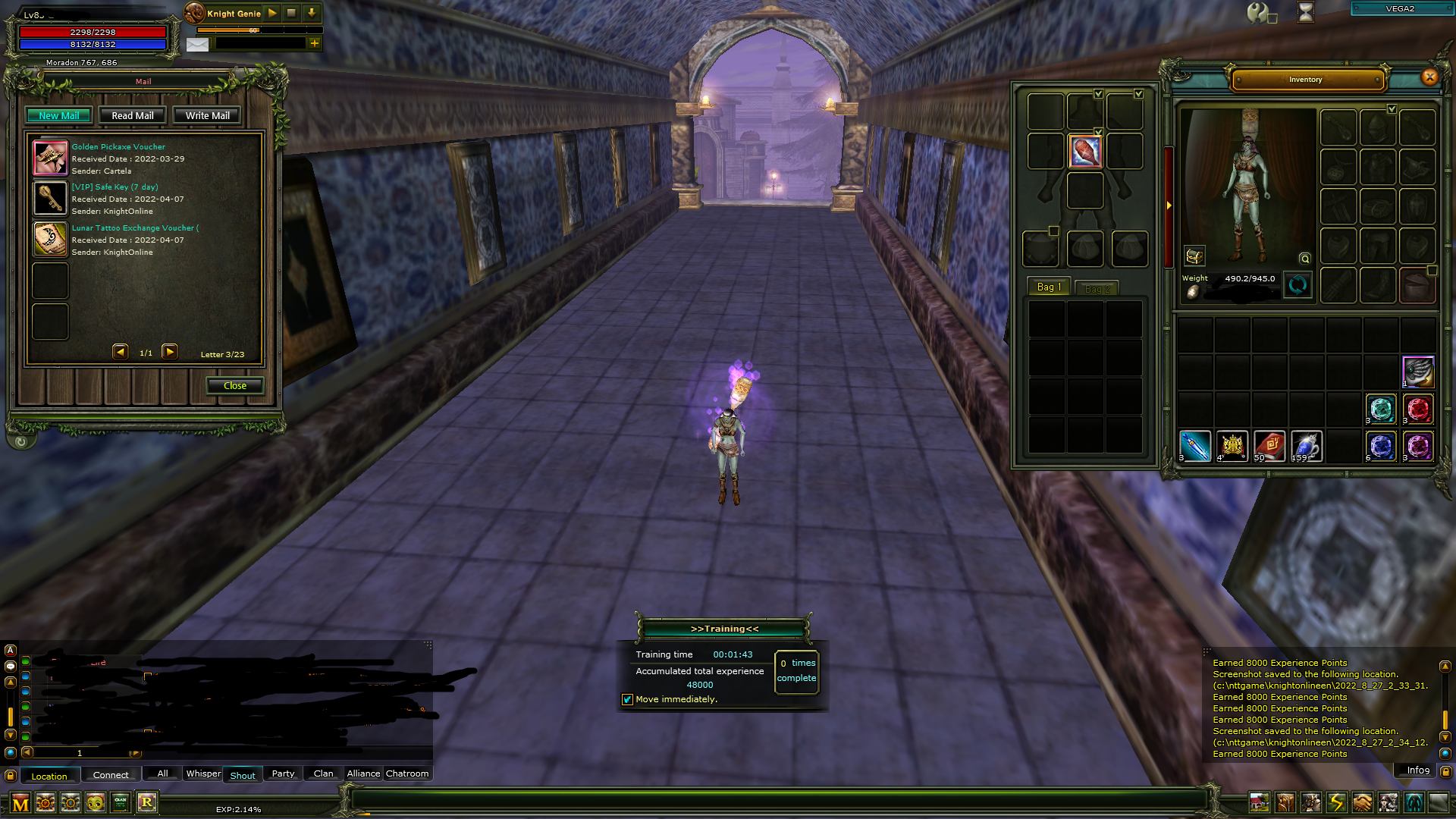Expand the Info9 panel tab
1456x819 pixels.
1417,770
